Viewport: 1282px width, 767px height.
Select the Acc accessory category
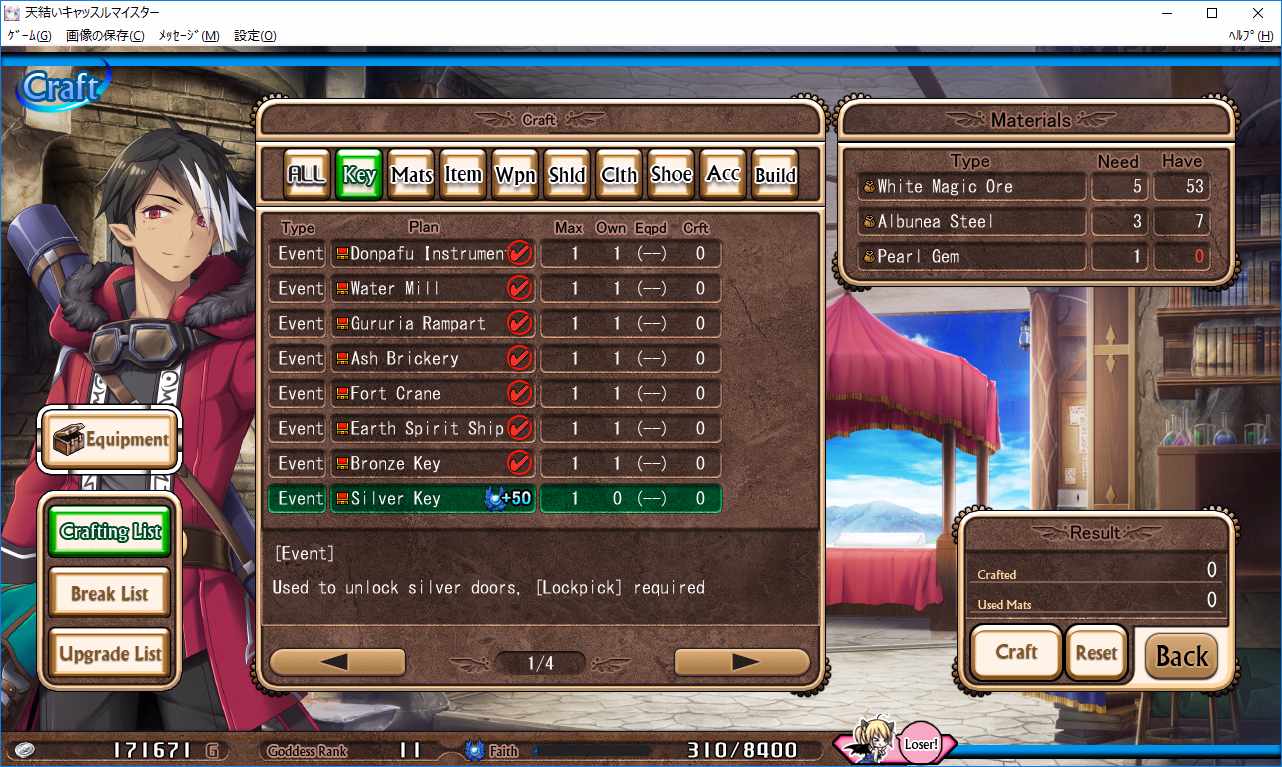coord(722,173)
